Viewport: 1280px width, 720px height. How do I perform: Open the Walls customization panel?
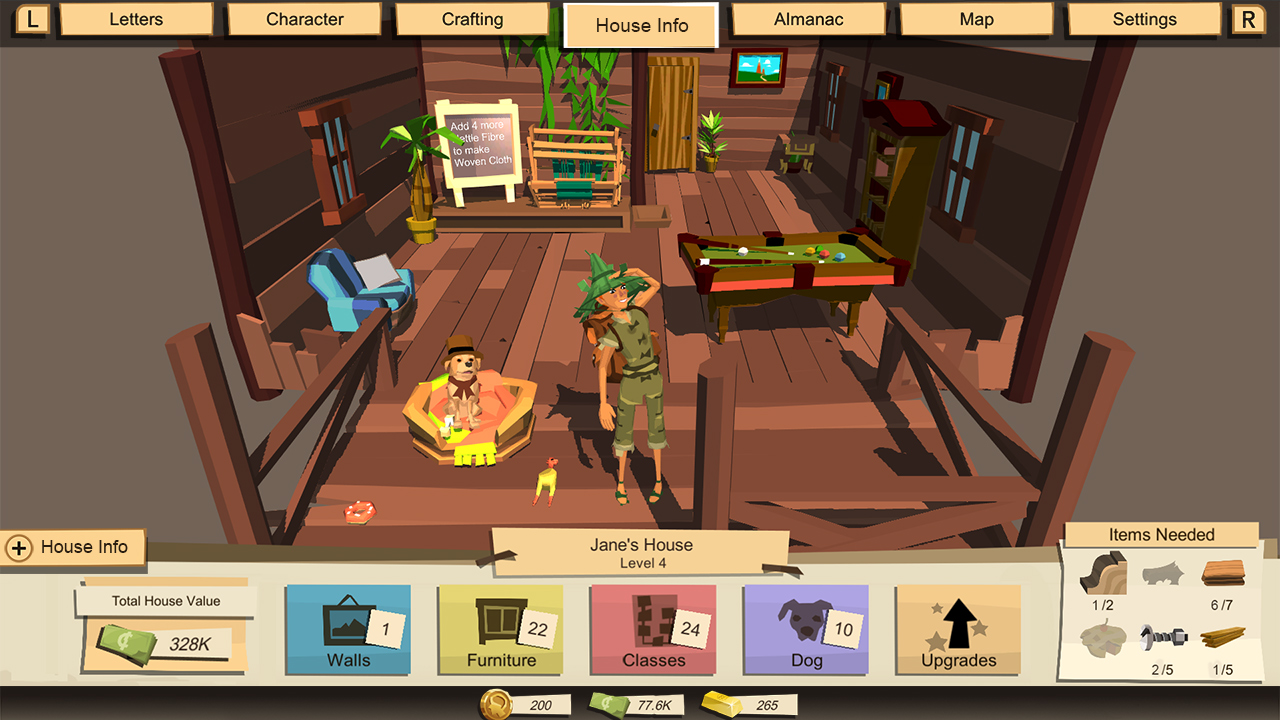pos(347,630)
